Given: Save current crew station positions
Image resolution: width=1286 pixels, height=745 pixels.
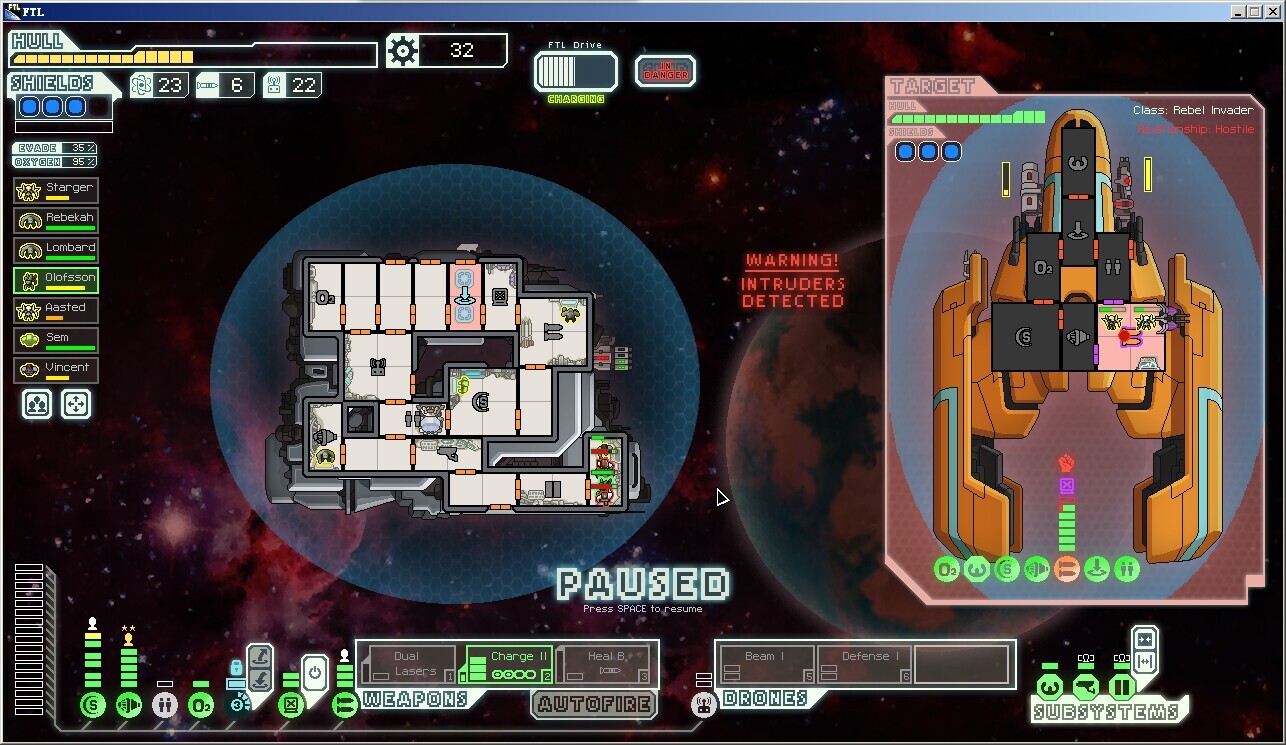Looking at the screenshot, I should [x=37, y=404].
